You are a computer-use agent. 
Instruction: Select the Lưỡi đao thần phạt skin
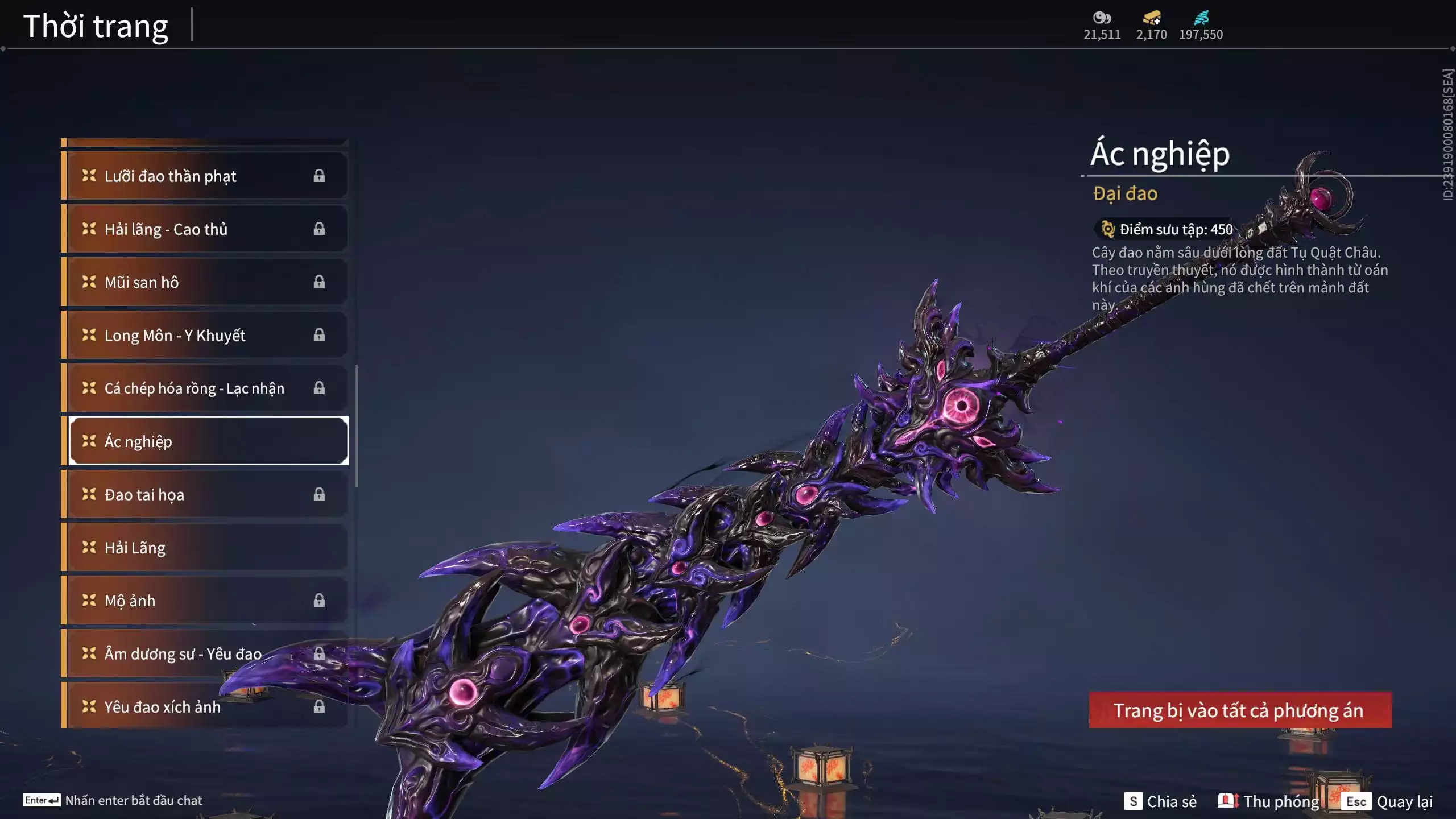point(205,176)
